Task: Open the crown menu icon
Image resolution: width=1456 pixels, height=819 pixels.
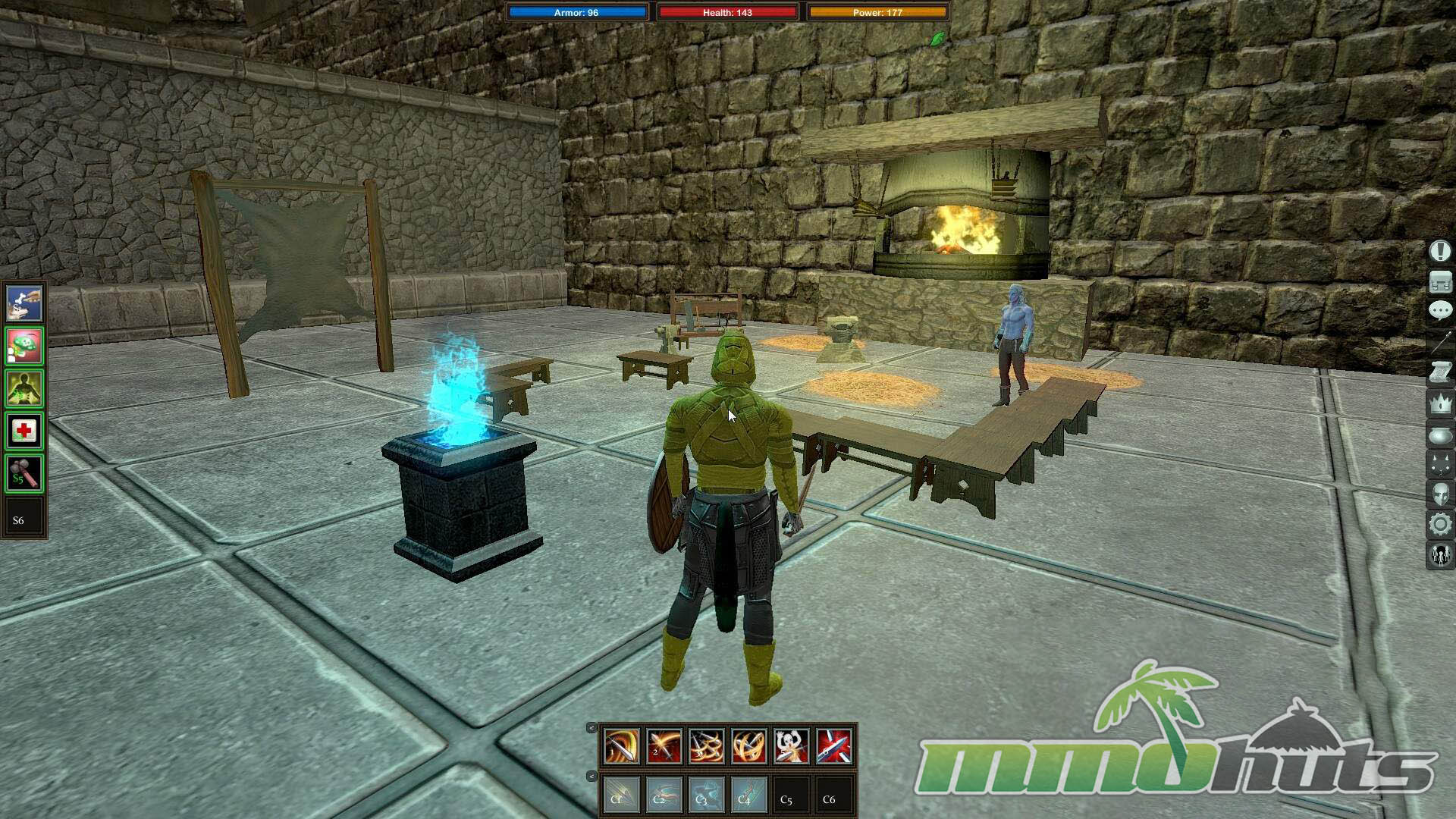Action: coord(1440,403)
